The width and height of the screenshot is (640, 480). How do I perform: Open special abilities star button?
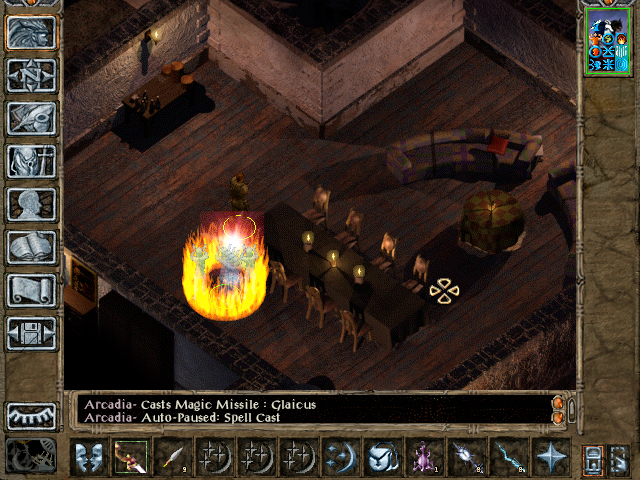pos(550,456)
